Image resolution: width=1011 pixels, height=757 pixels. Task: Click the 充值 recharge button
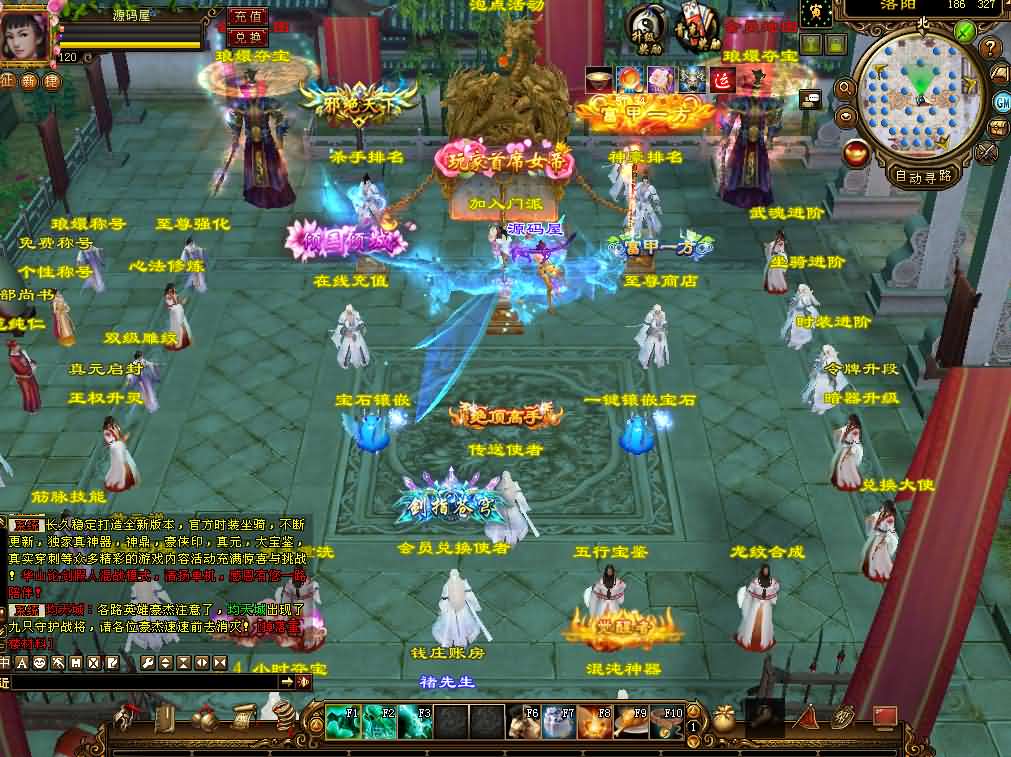pos(247,16)
